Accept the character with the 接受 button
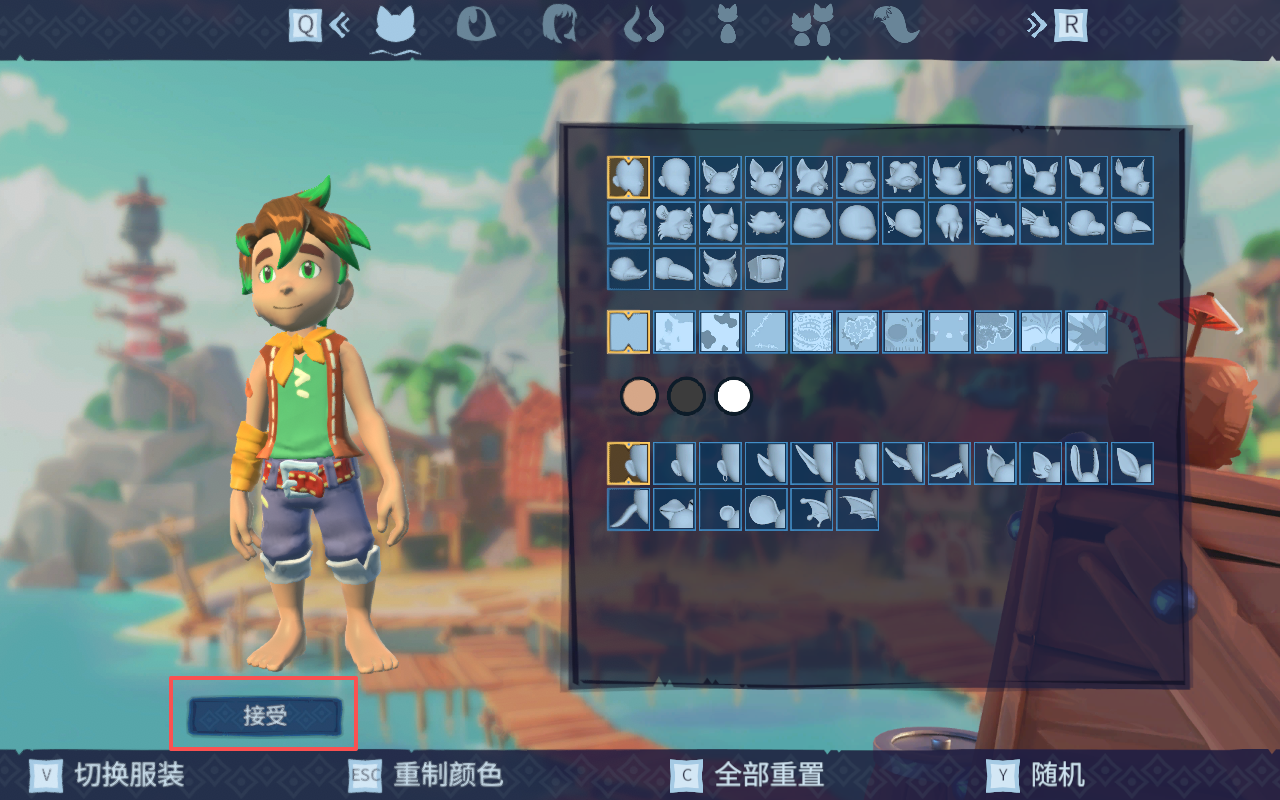This screenshot has width=1280, height=800. click(265, 715)
